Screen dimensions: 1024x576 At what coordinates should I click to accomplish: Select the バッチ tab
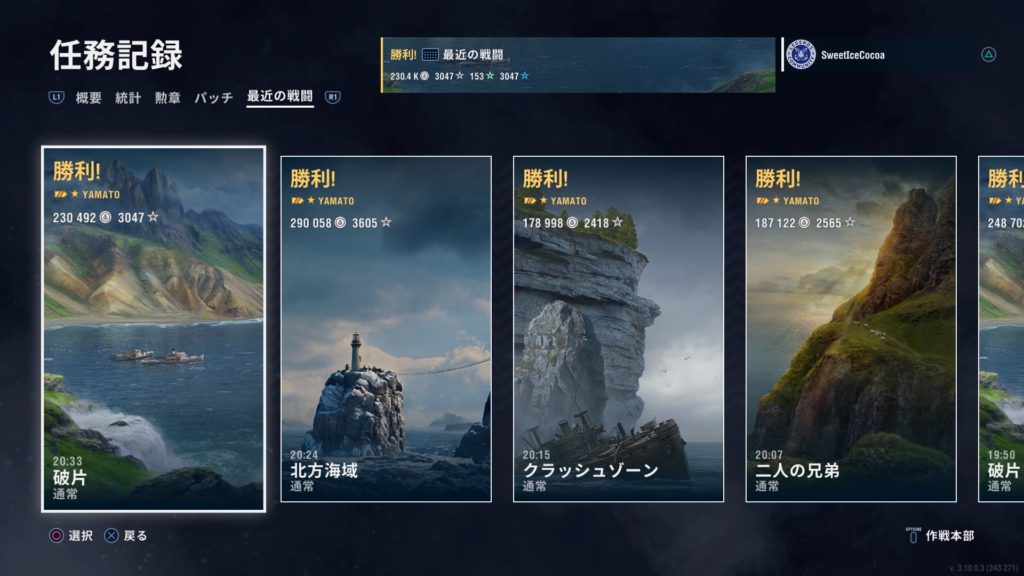[213, 98]
